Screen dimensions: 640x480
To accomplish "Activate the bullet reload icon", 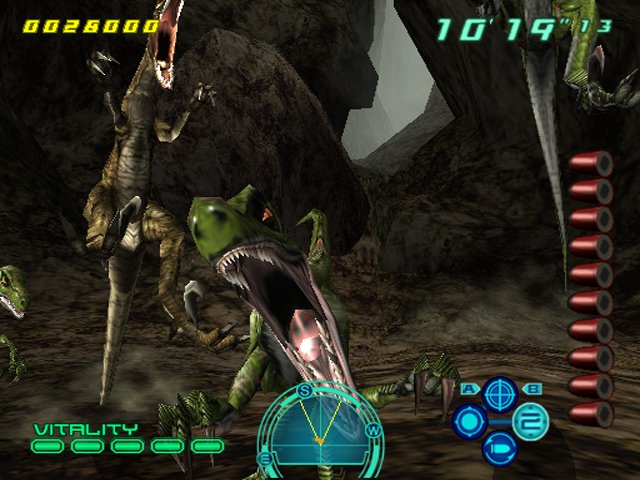I will [499, 447].
